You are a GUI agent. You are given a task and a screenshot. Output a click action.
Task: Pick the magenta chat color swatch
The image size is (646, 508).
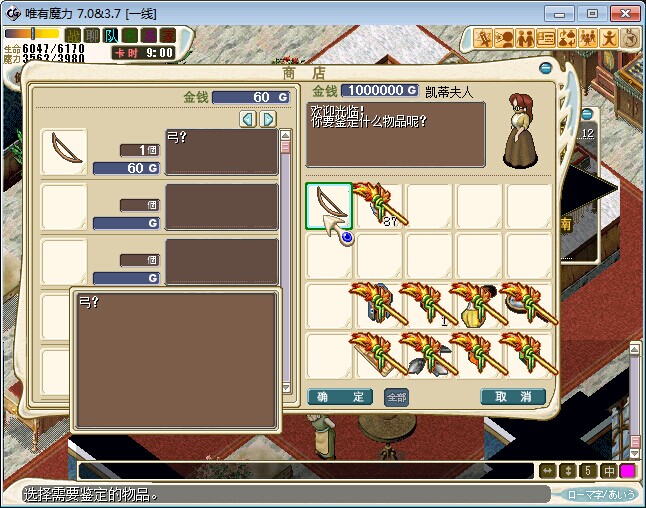click(x=628, y=470)
